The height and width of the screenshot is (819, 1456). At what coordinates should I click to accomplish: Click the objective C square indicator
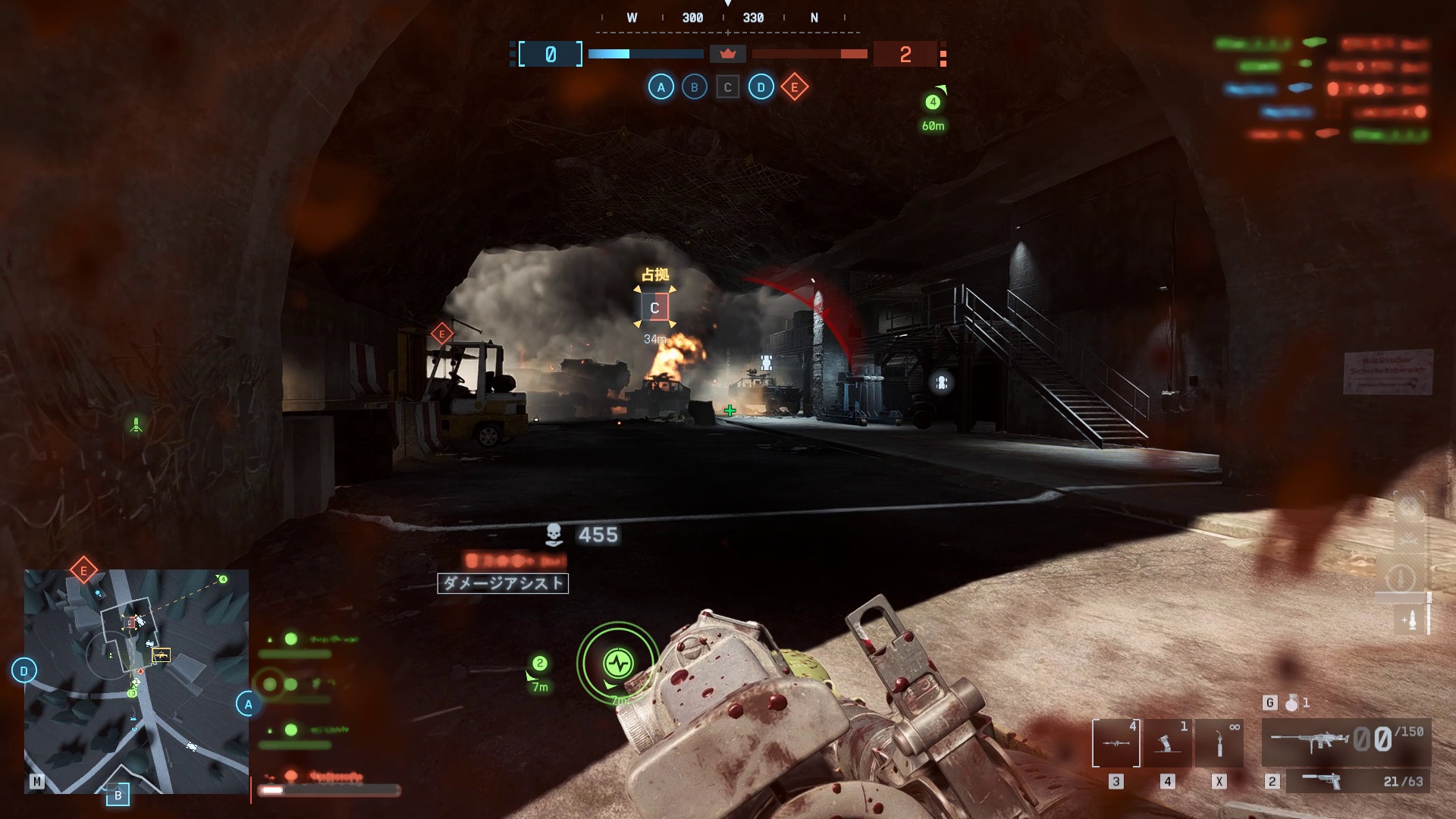(727, 87)
